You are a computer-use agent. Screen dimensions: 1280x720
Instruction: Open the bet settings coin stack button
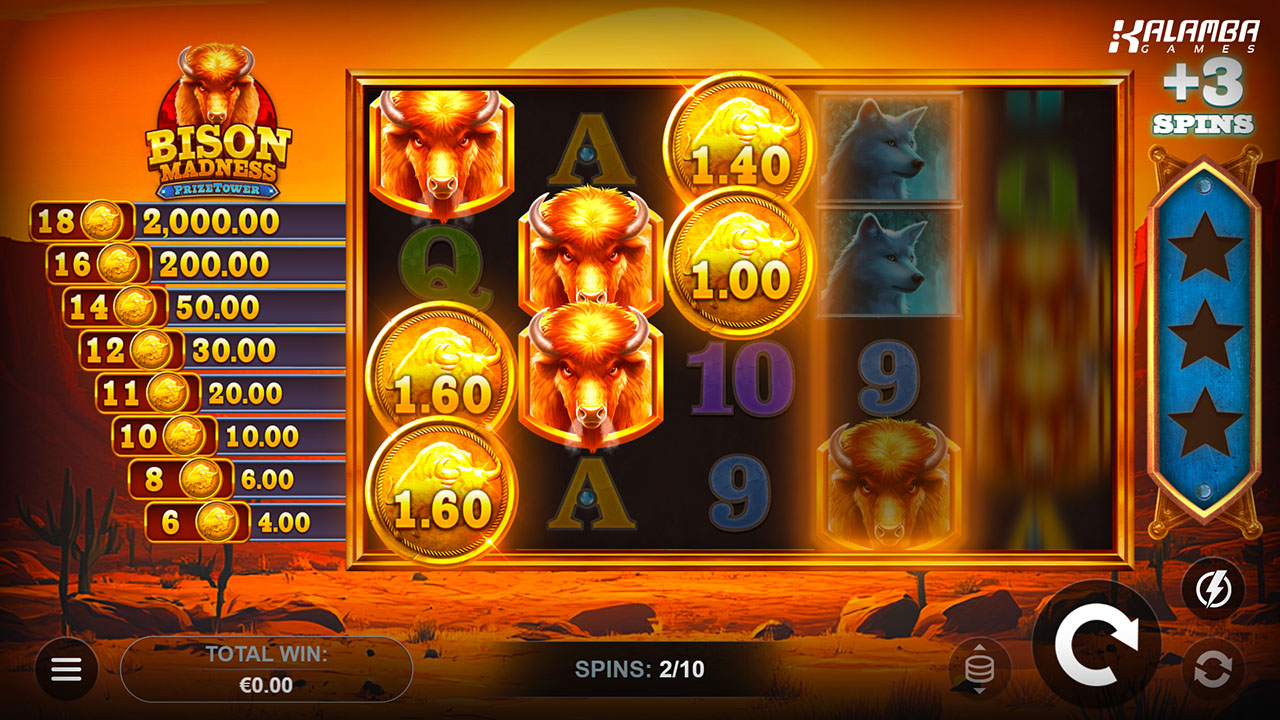(x=979, y=668)
